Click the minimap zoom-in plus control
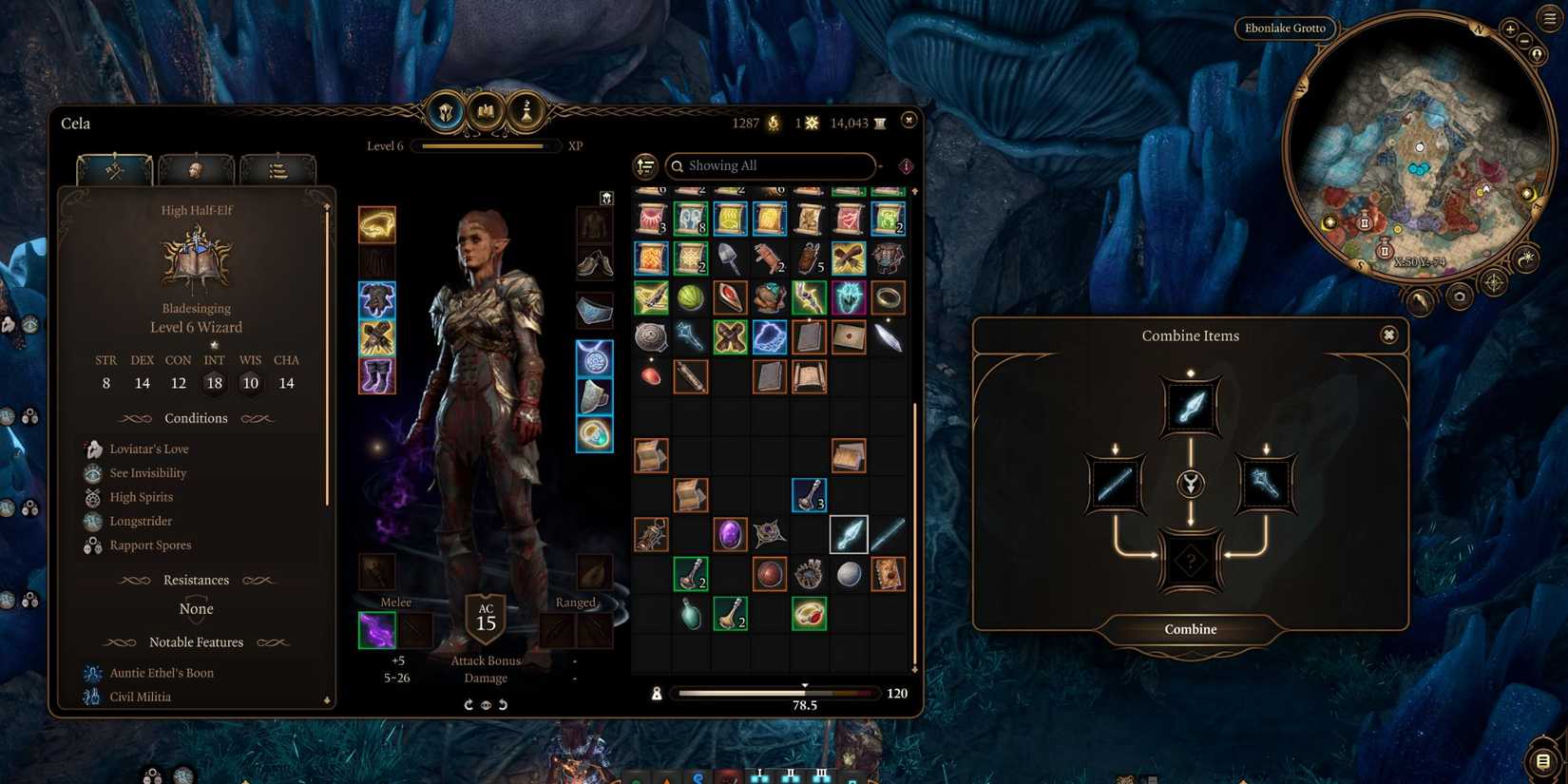This screenshot has height=784, width=1568. coord(1509,29)
